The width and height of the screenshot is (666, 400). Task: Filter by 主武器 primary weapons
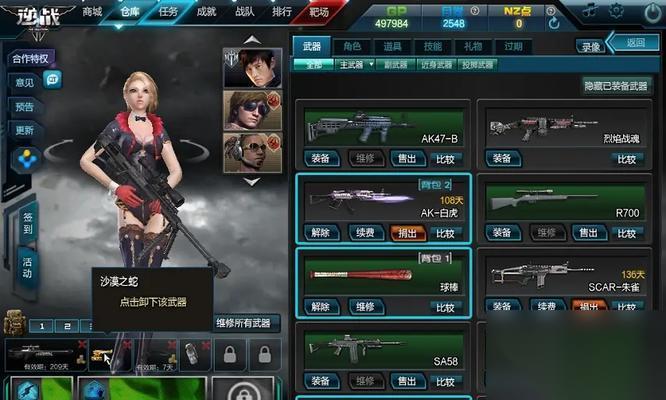[351, 64]
